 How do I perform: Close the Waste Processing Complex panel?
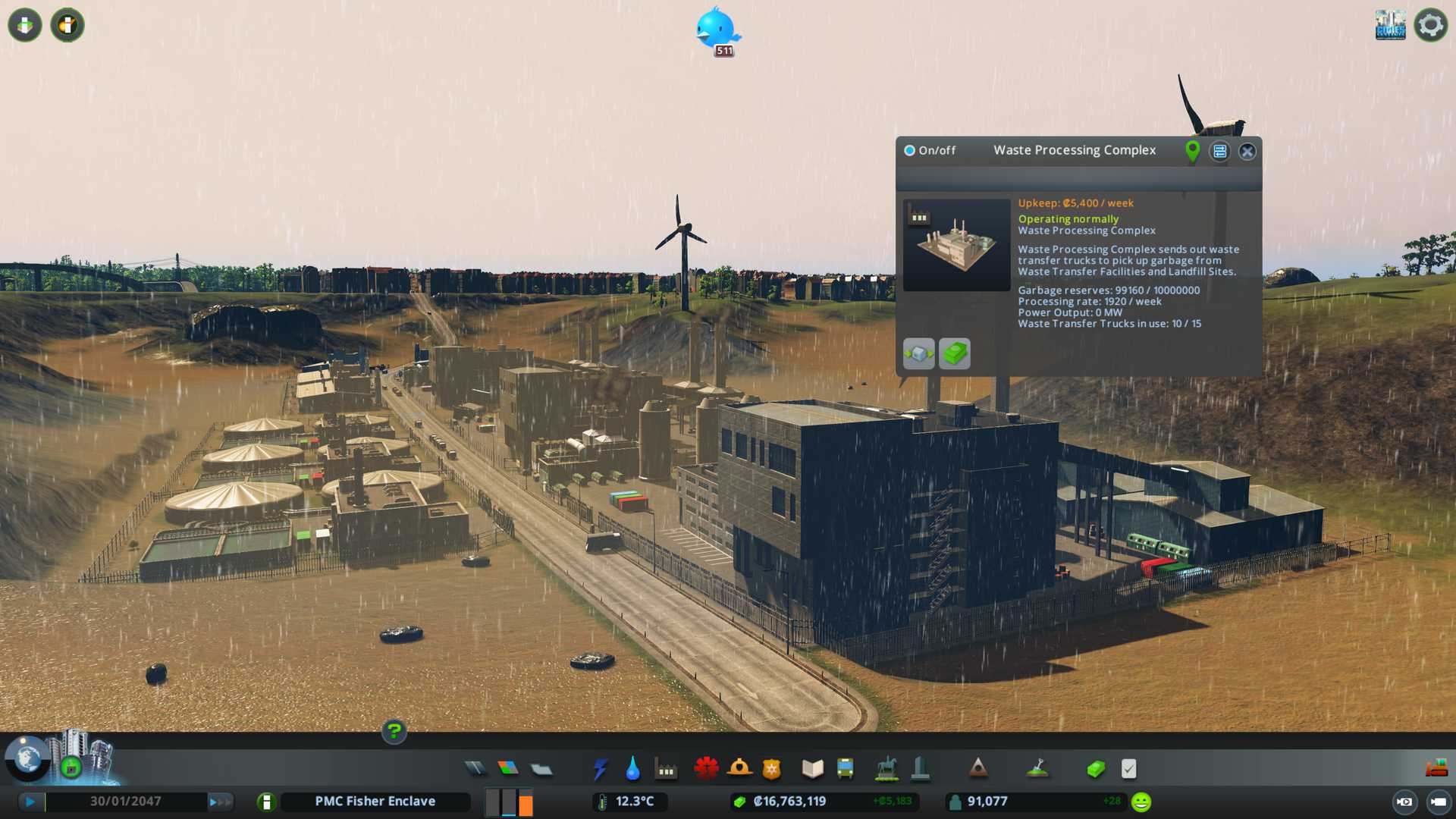click(1247, 152)
